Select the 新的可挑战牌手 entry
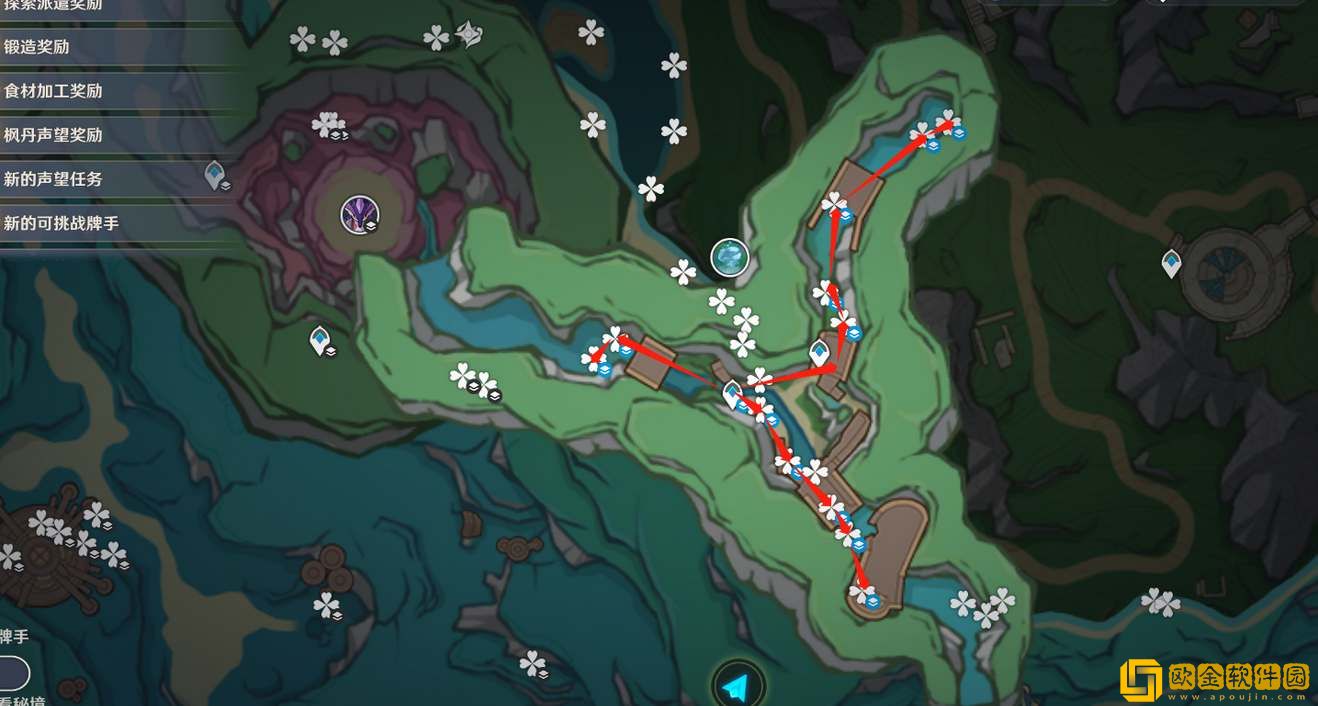Screen dimensions: 1318x706 coord(62,223)
